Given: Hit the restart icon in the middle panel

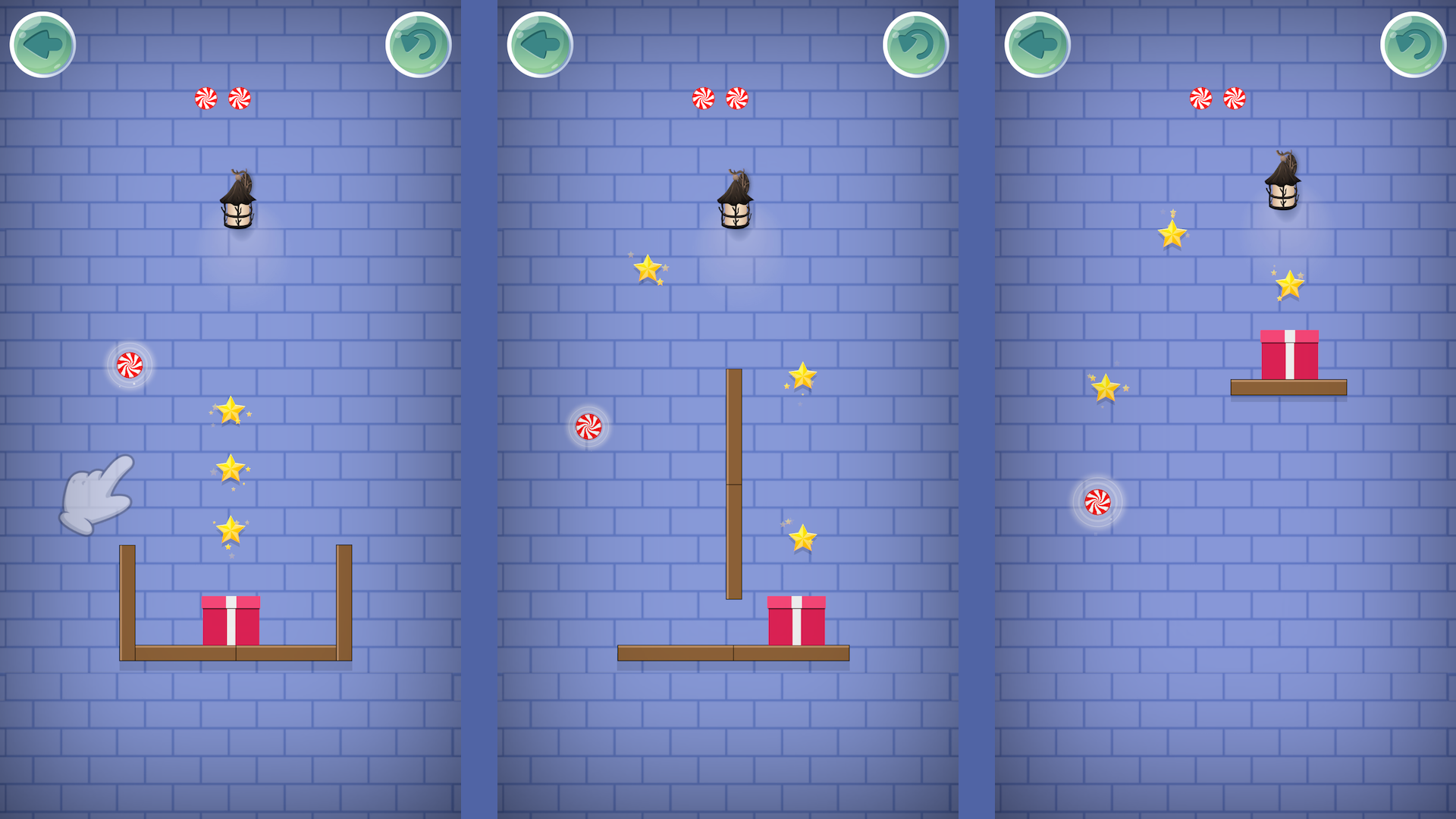Looking at the screenshot, I should click(915, 45).
